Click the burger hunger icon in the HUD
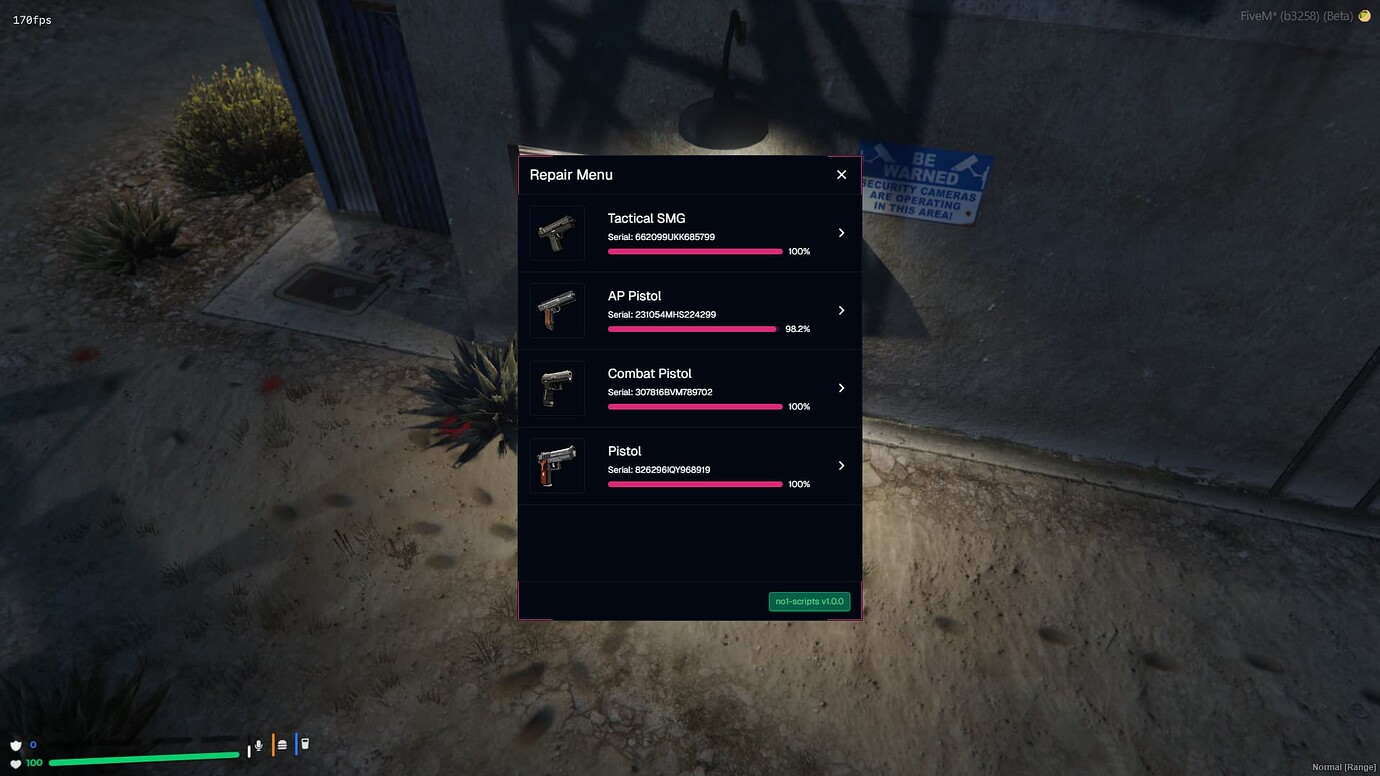This screenshot has width=1380, height=776. pyautogui.click(x=280, y=744)
